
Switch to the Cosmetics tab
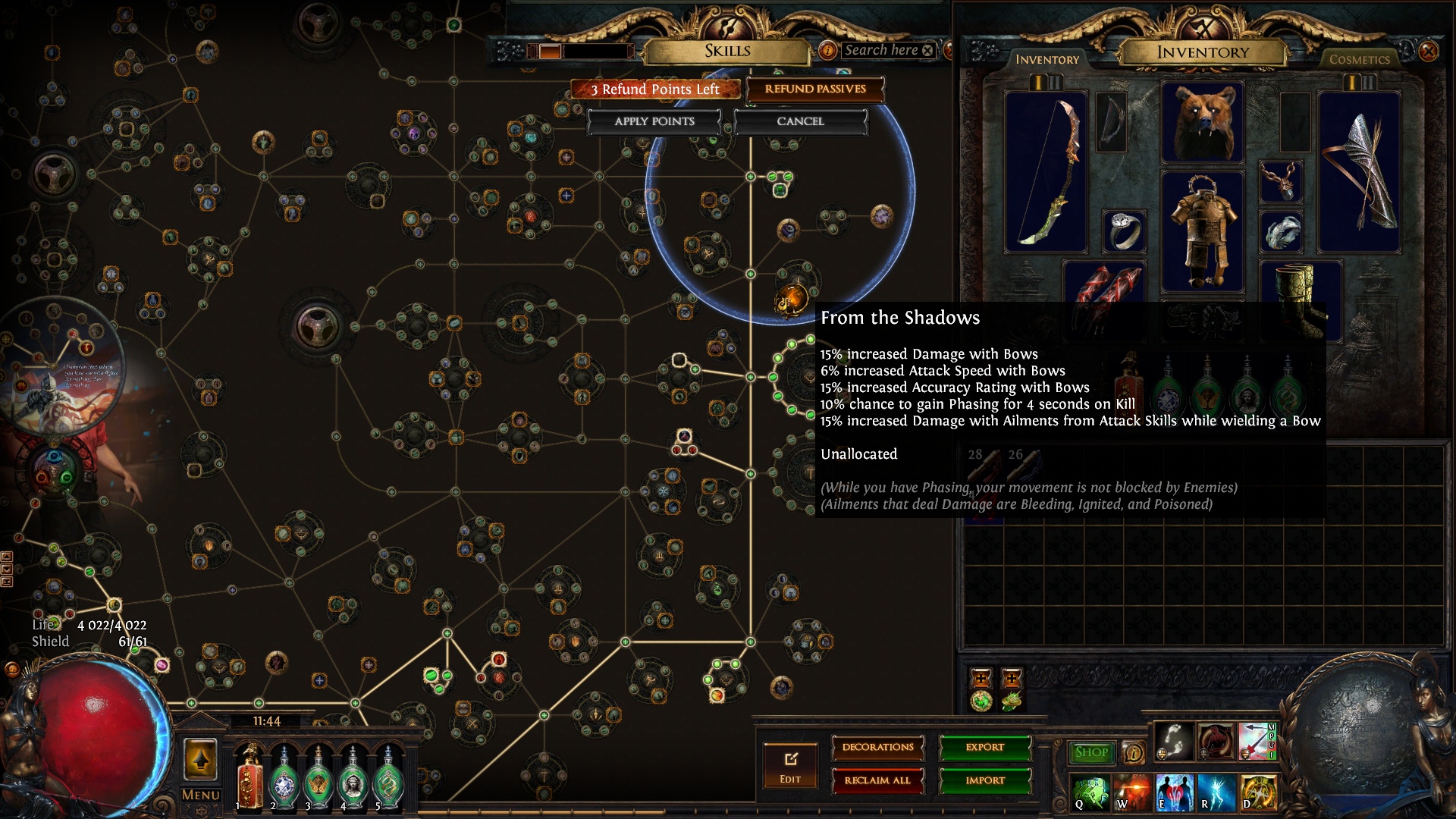[1360, 58]
